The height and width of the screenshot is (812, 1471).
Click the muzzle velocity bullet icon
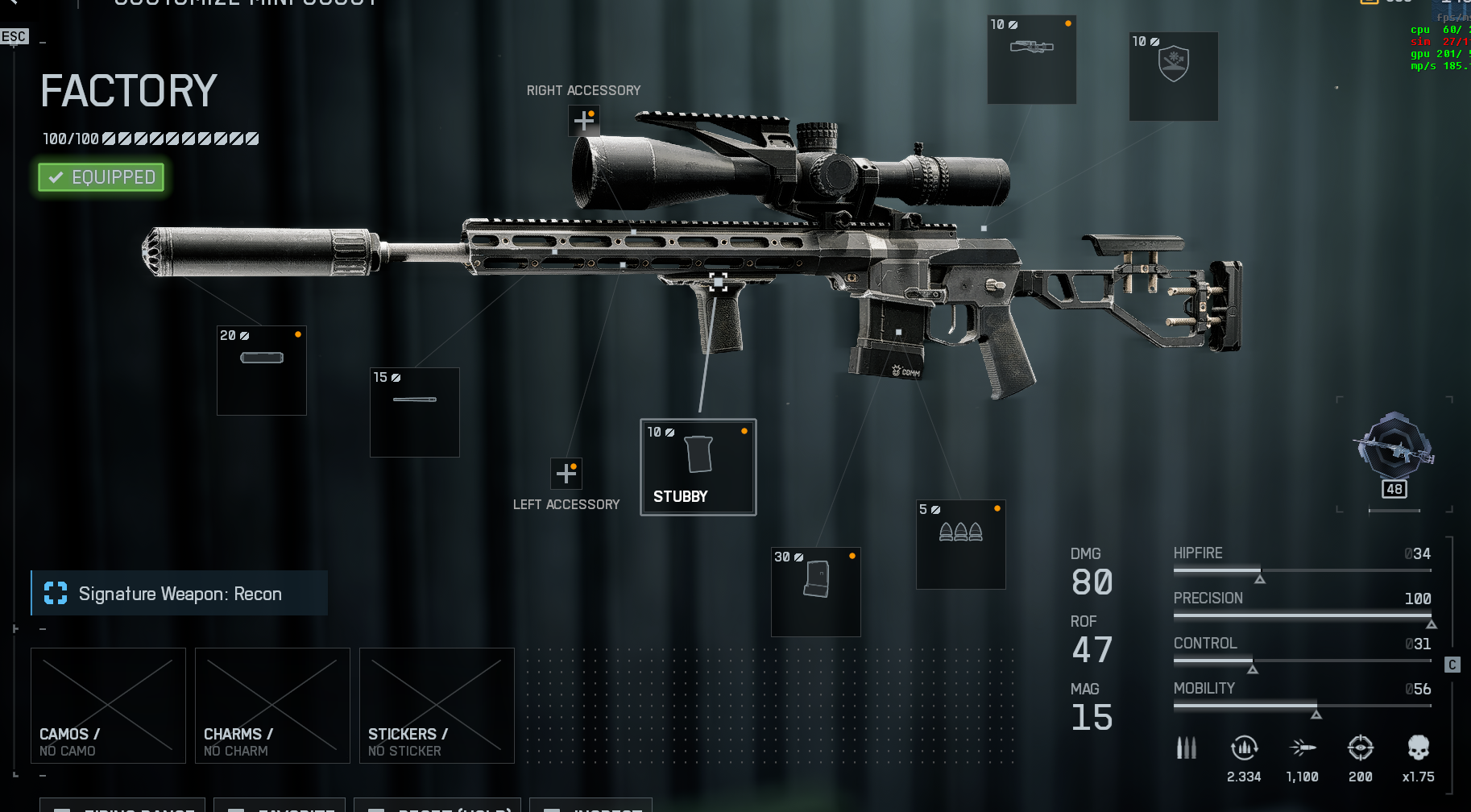coord(1302,748)
